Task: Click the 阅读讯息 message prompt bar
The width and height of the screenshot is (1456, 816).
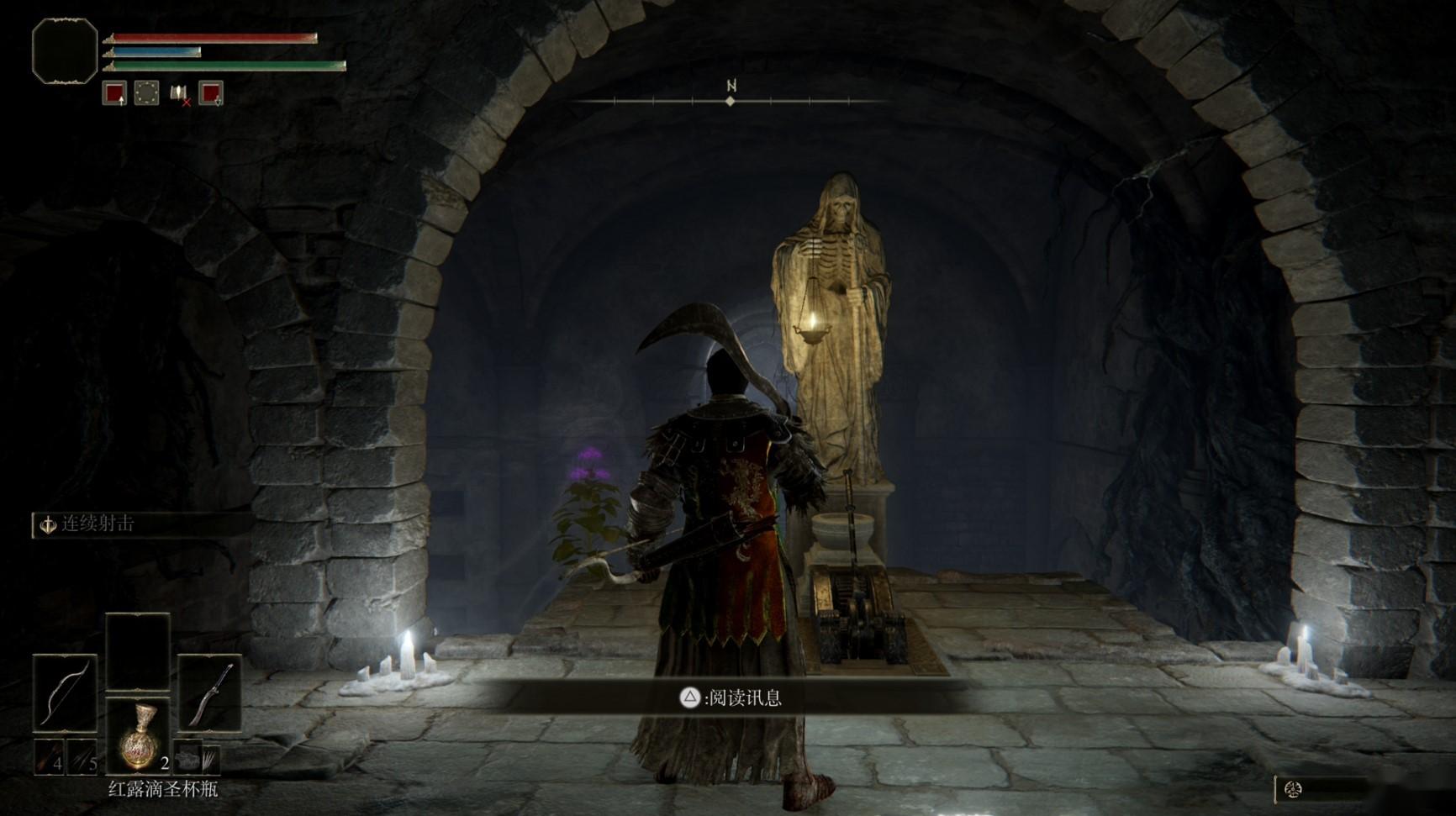Action: click(x=730, y=698)
